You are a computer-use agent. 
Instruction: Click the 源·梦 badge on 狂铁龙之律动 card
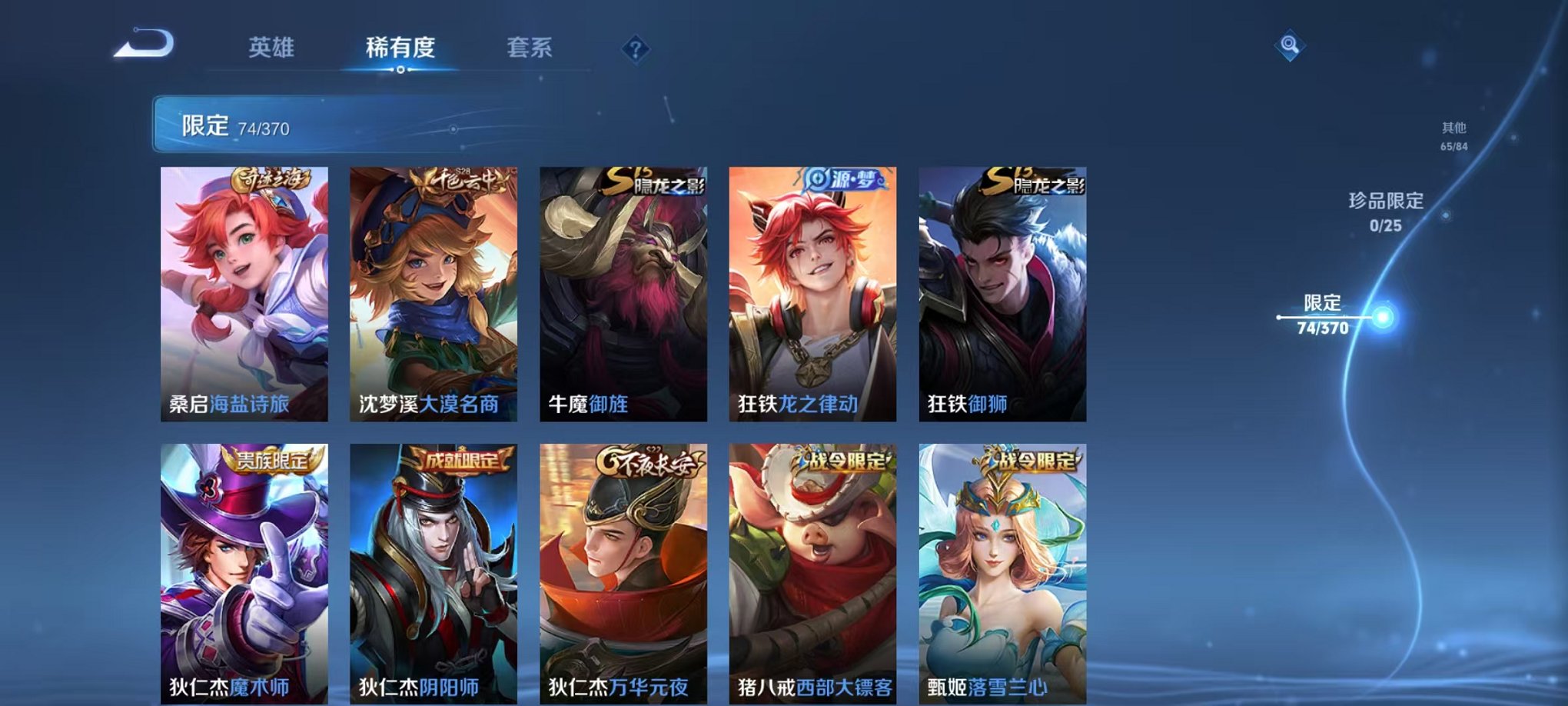click(843, 178)
